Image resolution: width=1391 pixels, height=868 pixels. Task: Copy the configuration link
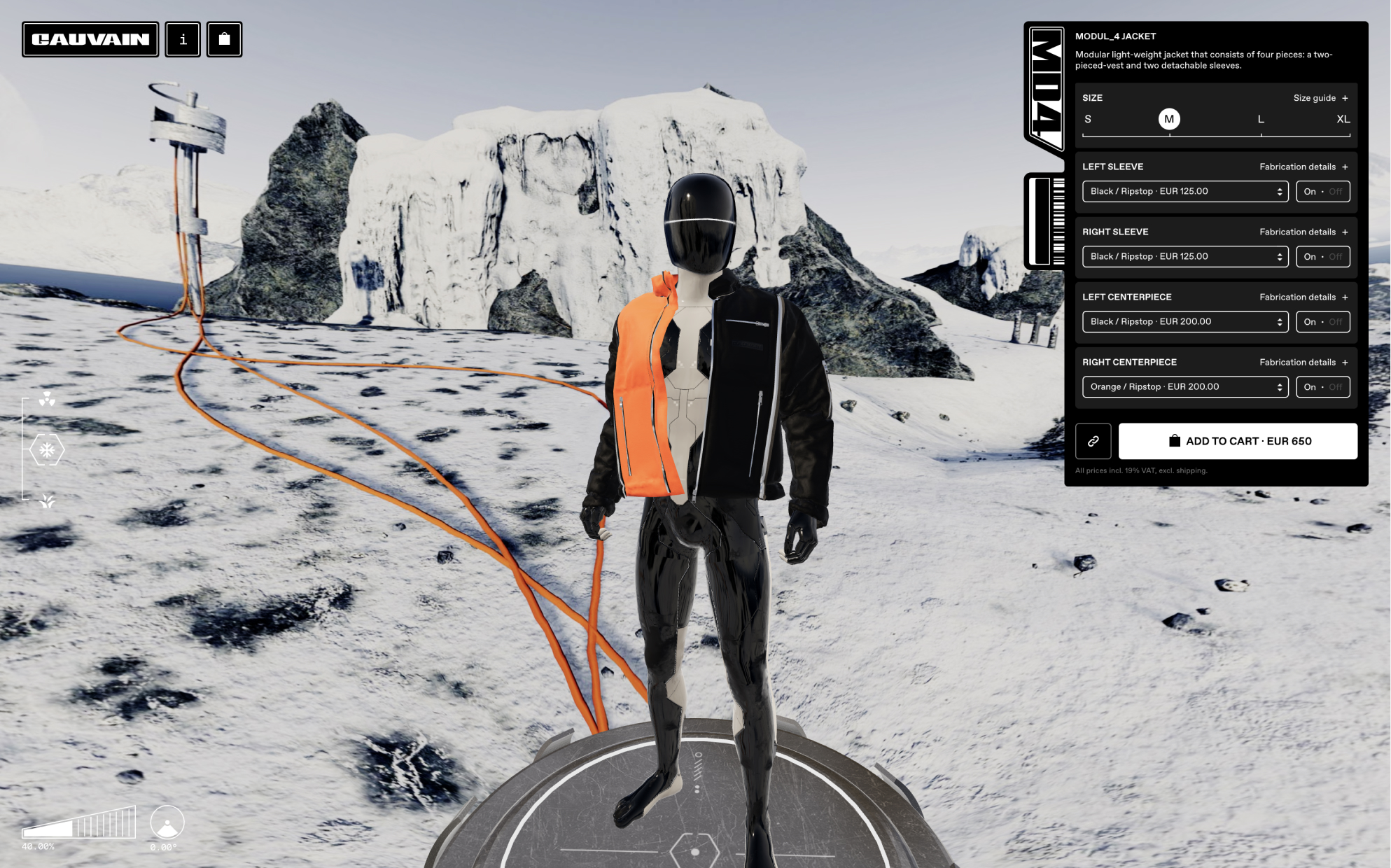point(1093,441)
